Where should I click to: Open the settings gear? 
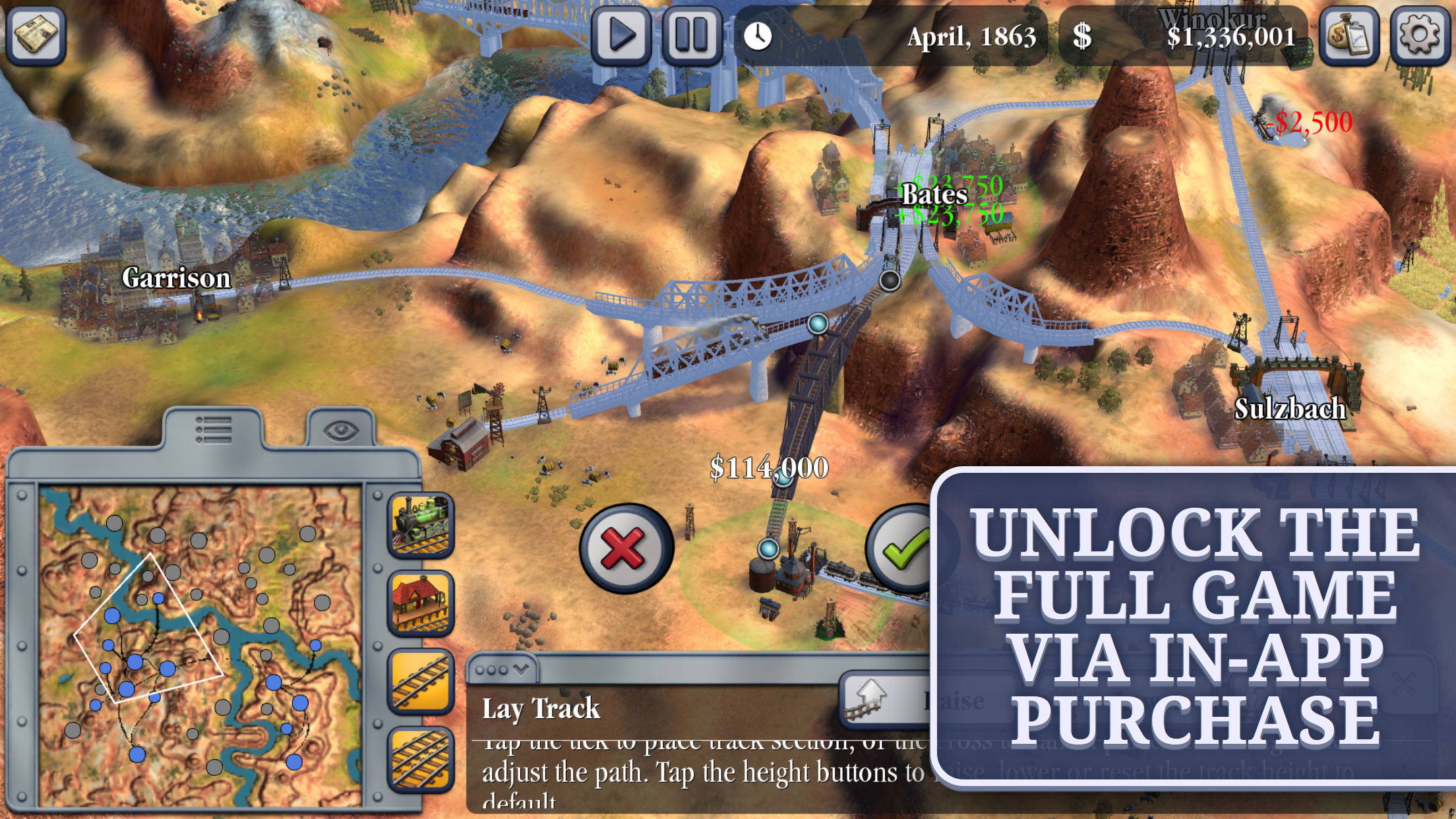(1419, 36)
